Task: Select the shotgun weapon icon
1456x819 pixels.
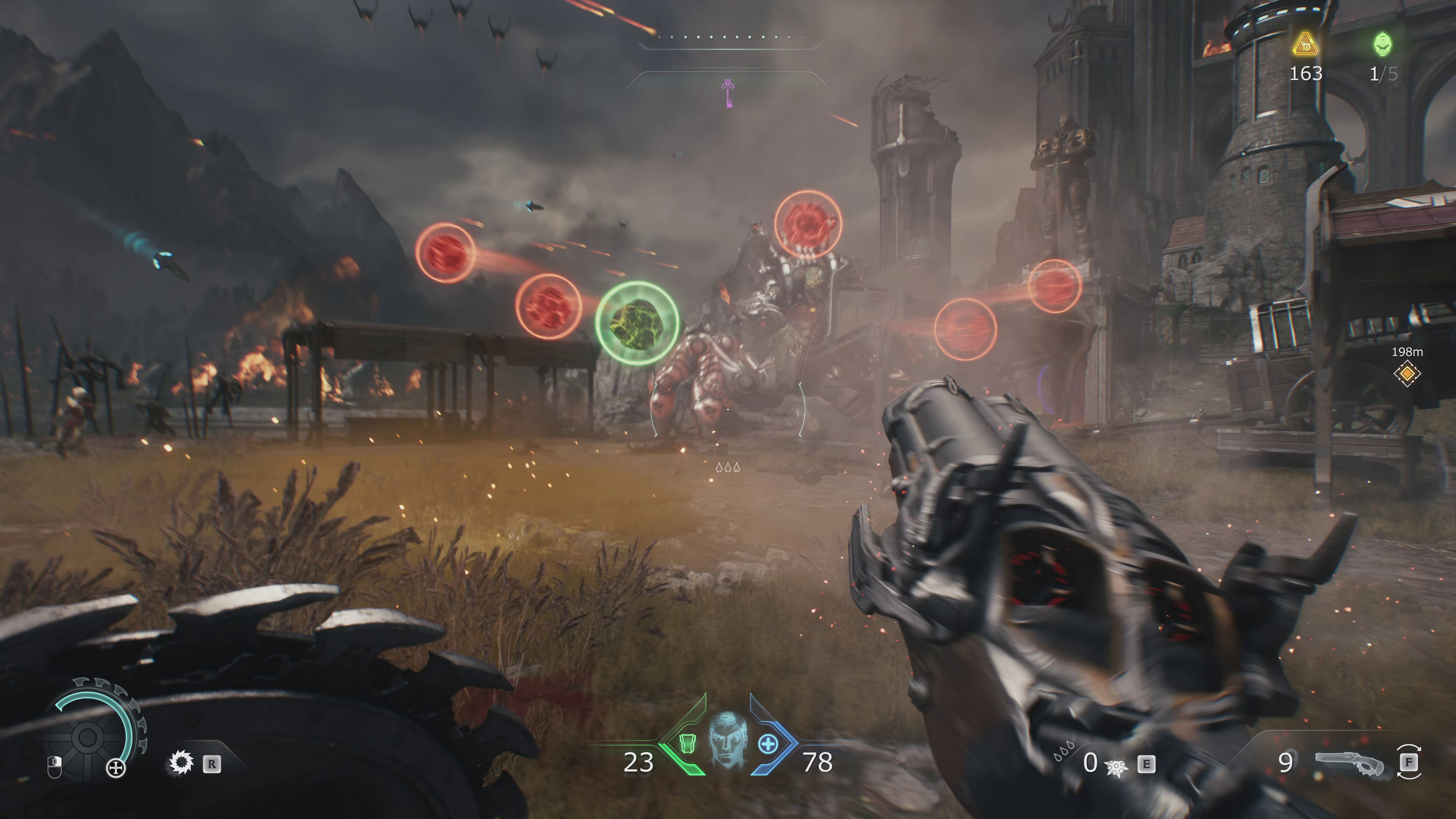Action: (1350, 763)
